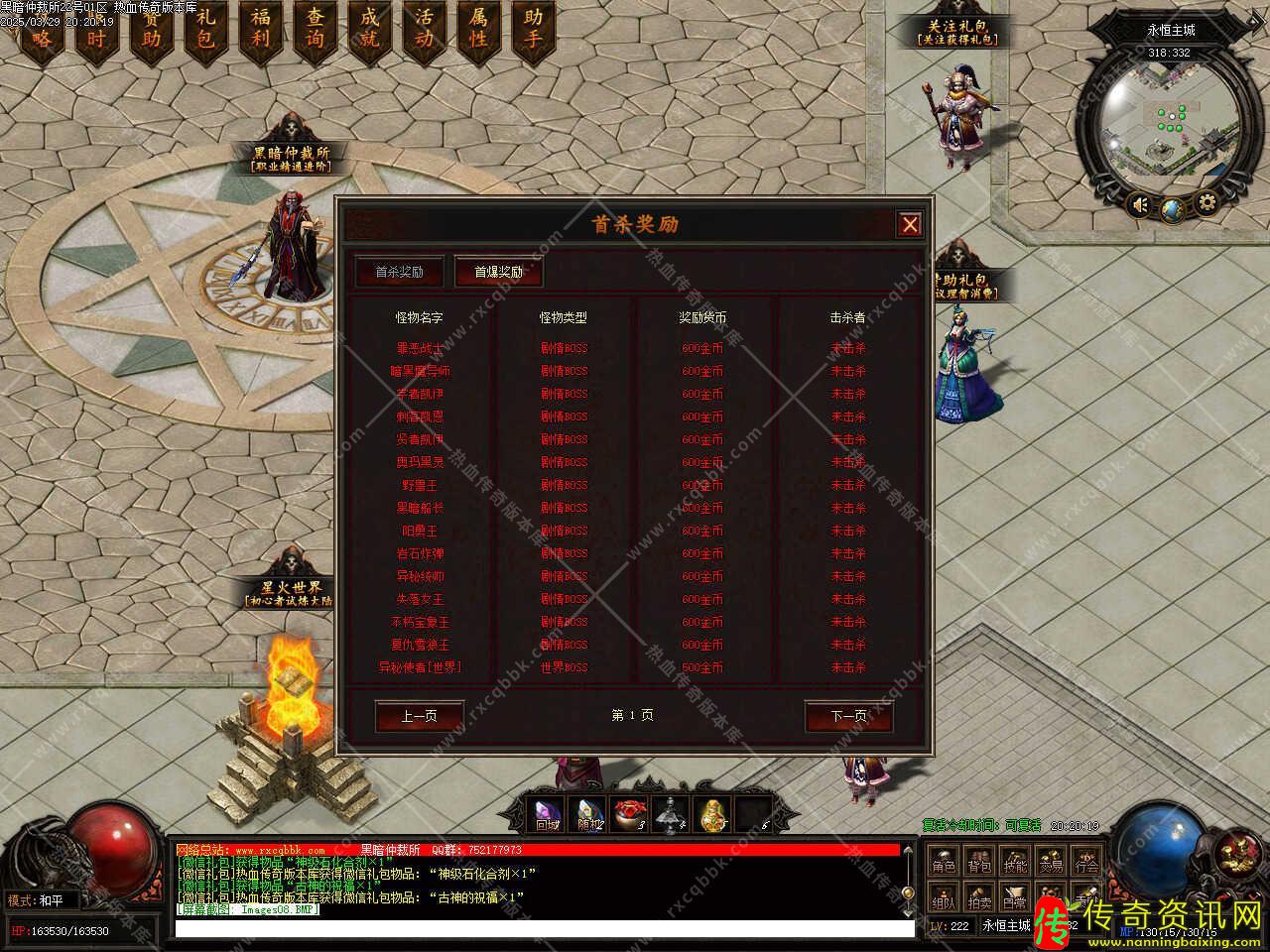Switch to the 首爆奖励 tab
Viewport: 1270px width, 952px height.
(498, 272)
